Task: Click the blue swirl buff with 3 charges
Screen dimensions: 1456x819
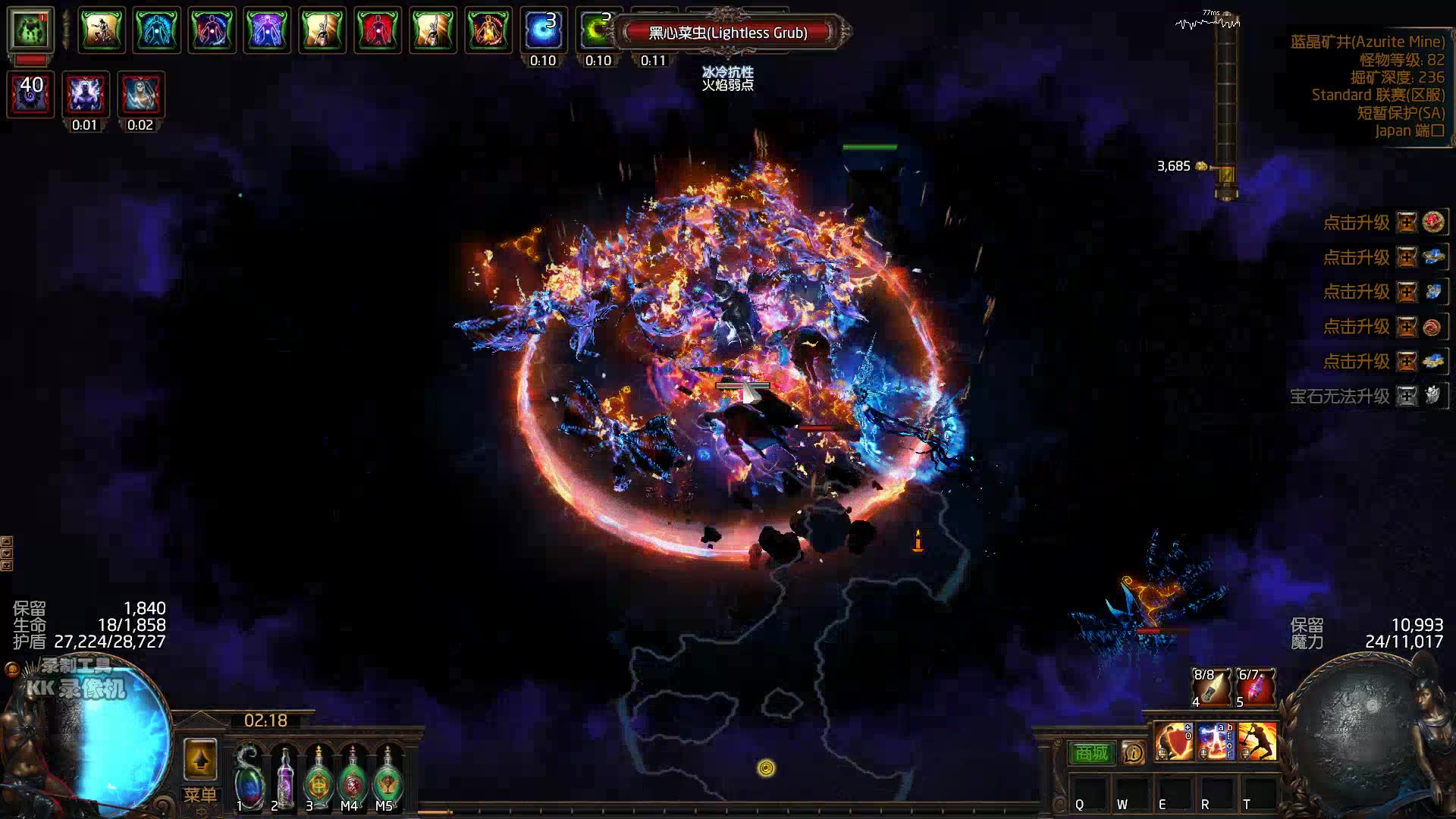Action: 543,30
